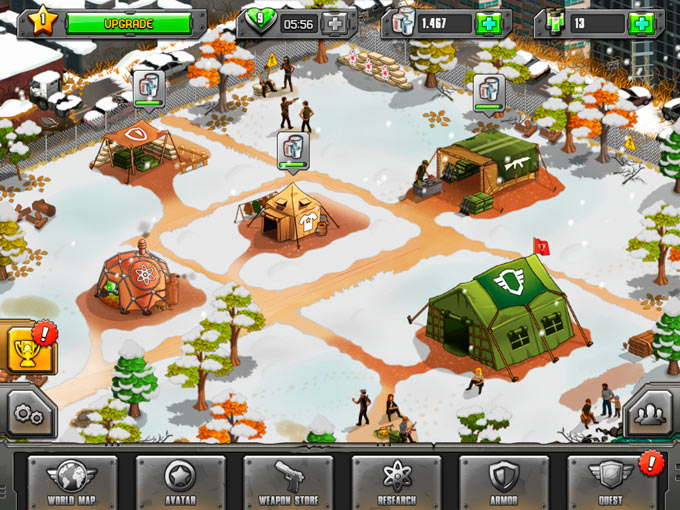Image resolution: width=680 pixels, height=510 pixels.
Task: Open the World Map
Action: (x=72, y=482)
